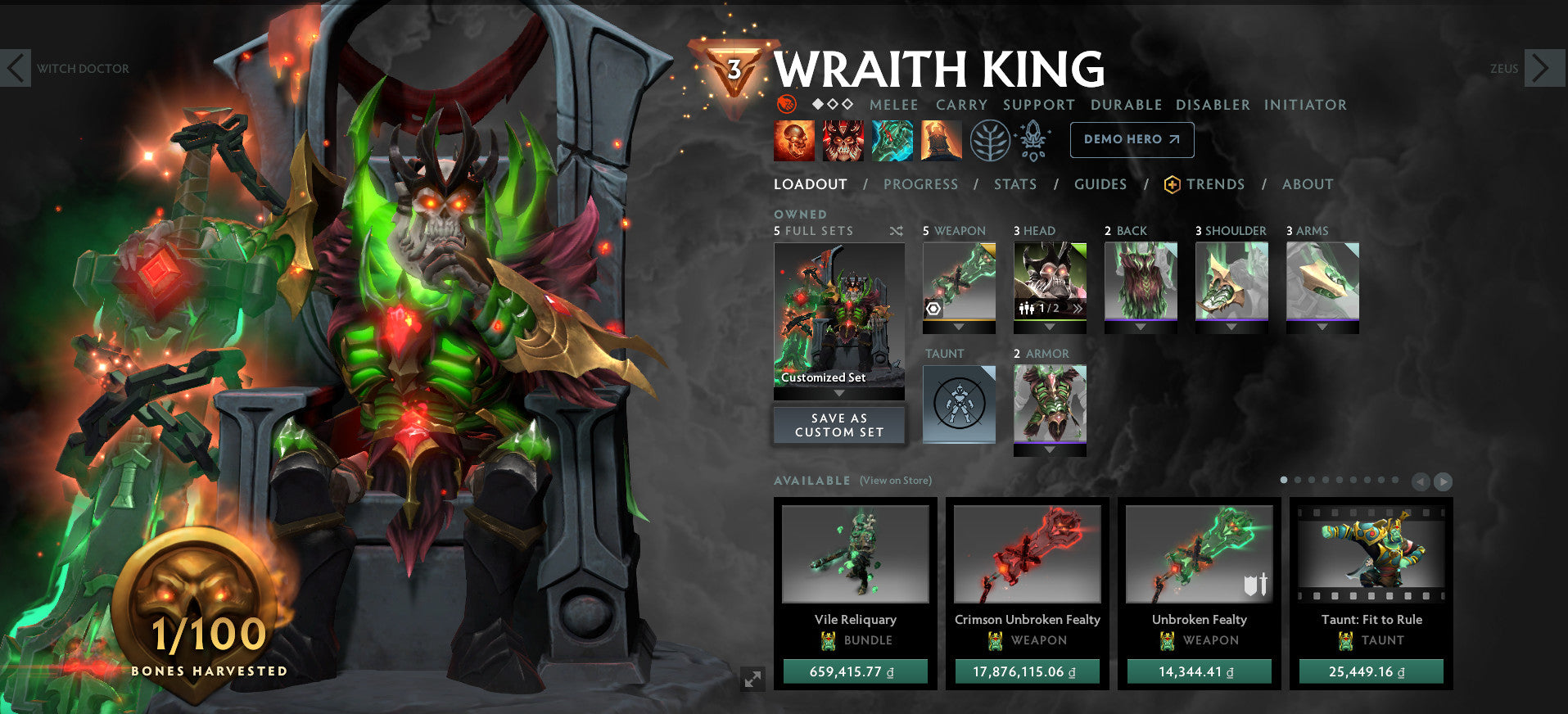This screenshot has height=714, width=1568.
Task: Clear the equipped TAUNT slot
Action: [958, 401]
